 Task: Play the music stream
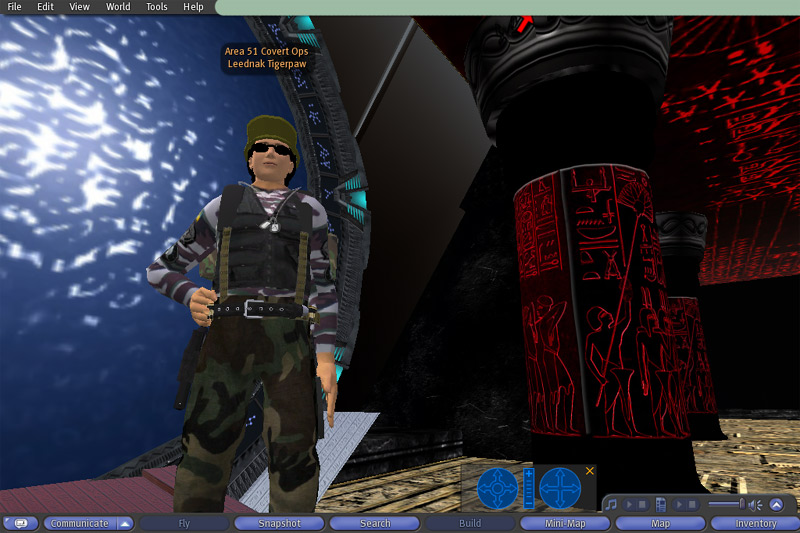click(x=629, y=504)
